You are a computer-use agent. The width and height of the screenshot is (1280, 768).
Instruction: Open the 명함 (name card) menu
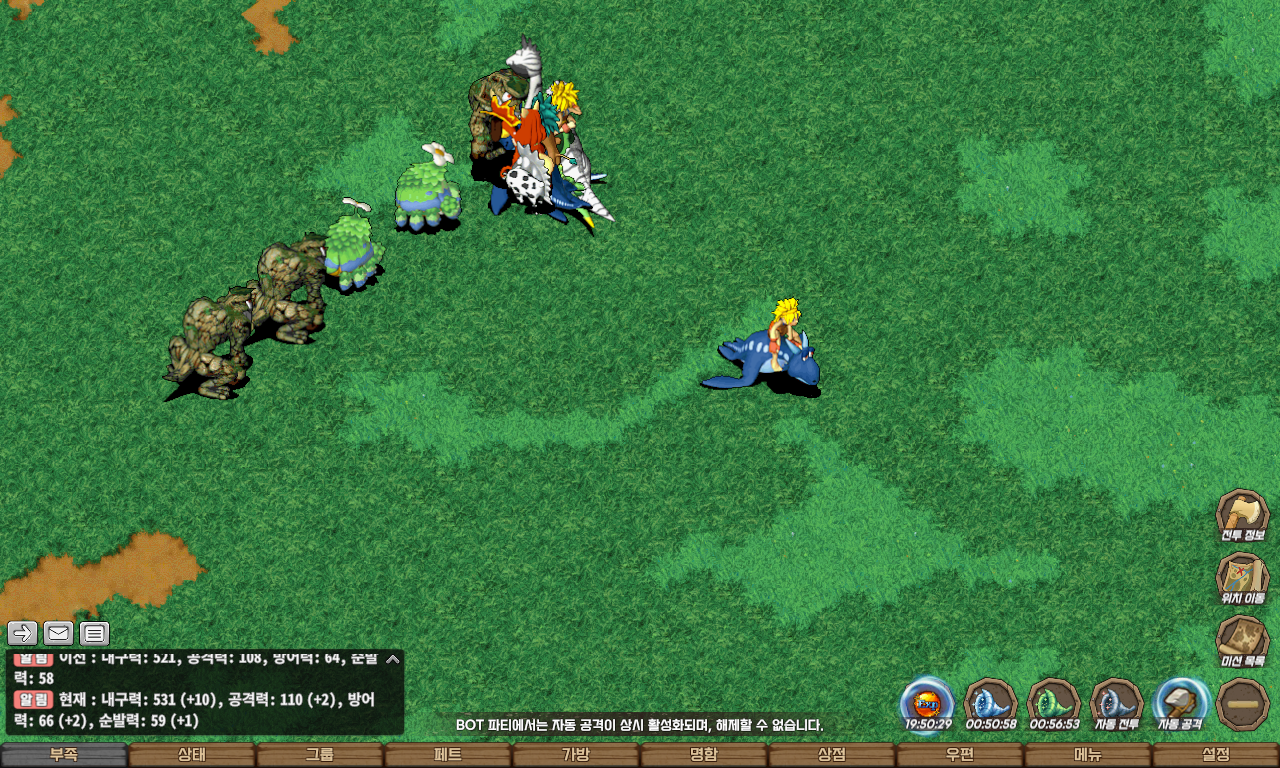(704, 755)
